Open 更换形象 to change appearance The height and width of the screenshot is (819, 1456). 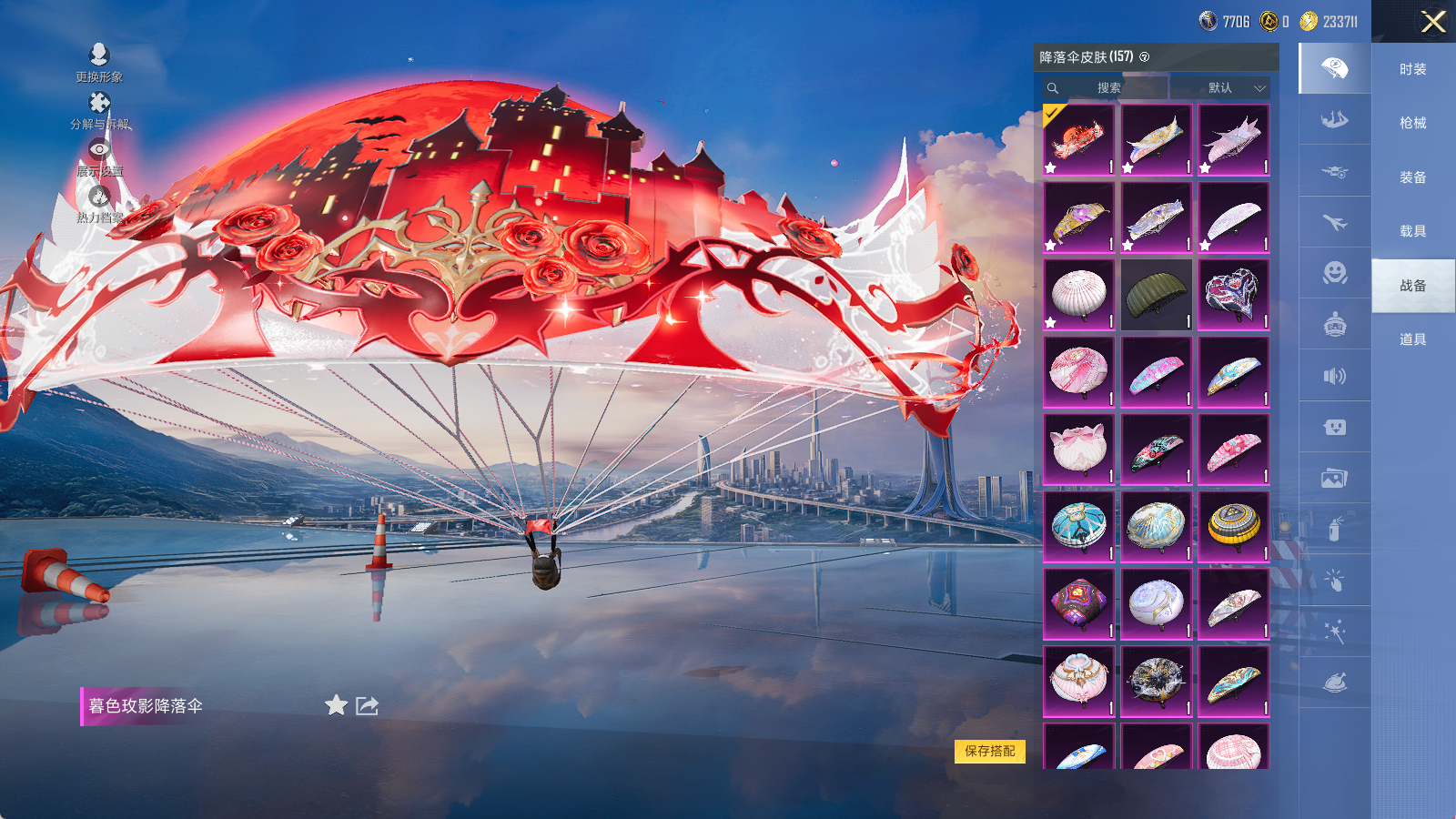click(x=99, y=62)
